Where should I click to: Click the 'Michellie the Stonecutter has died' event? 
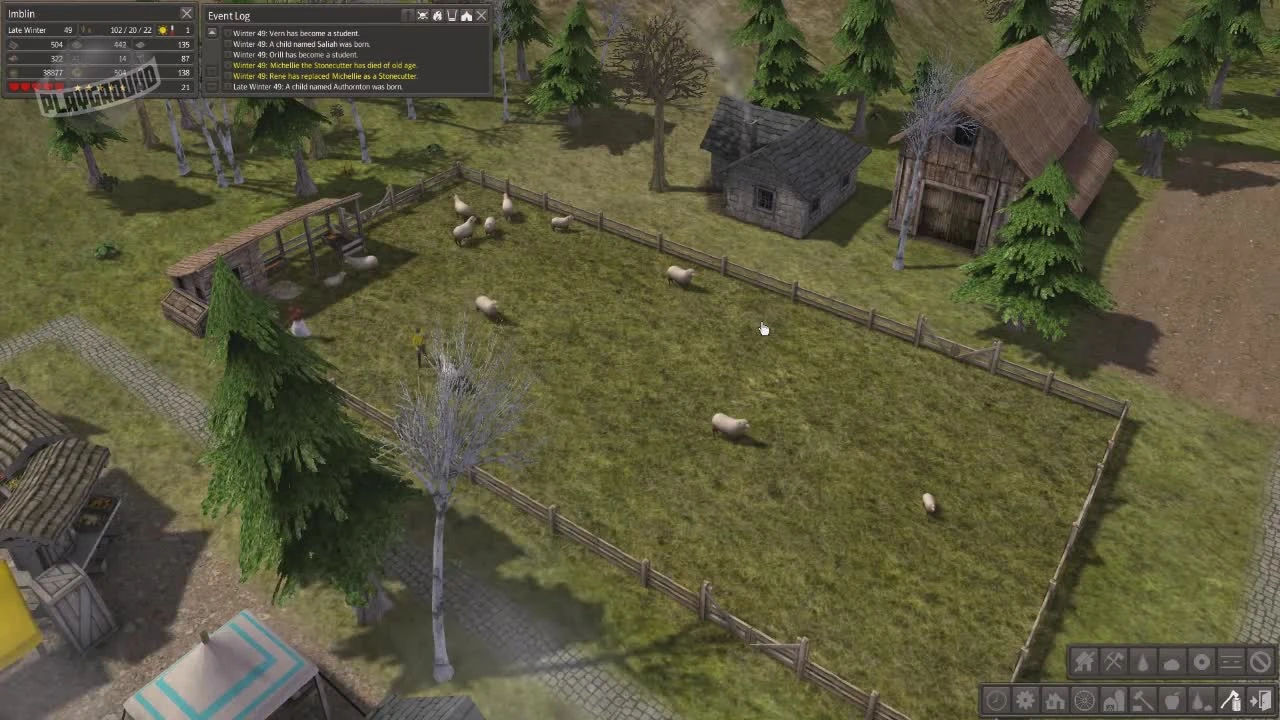(320, 65)
